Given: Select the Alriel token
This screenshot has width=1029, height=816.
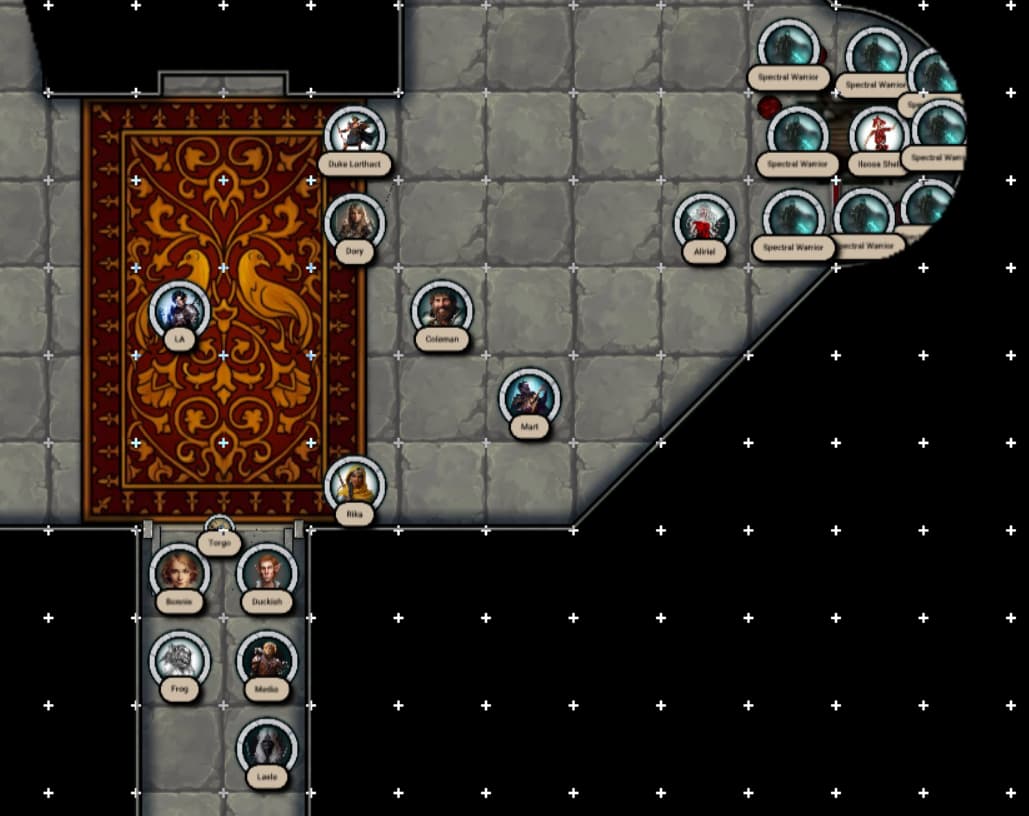Looking at the screenshot, I should coord(704,223).
